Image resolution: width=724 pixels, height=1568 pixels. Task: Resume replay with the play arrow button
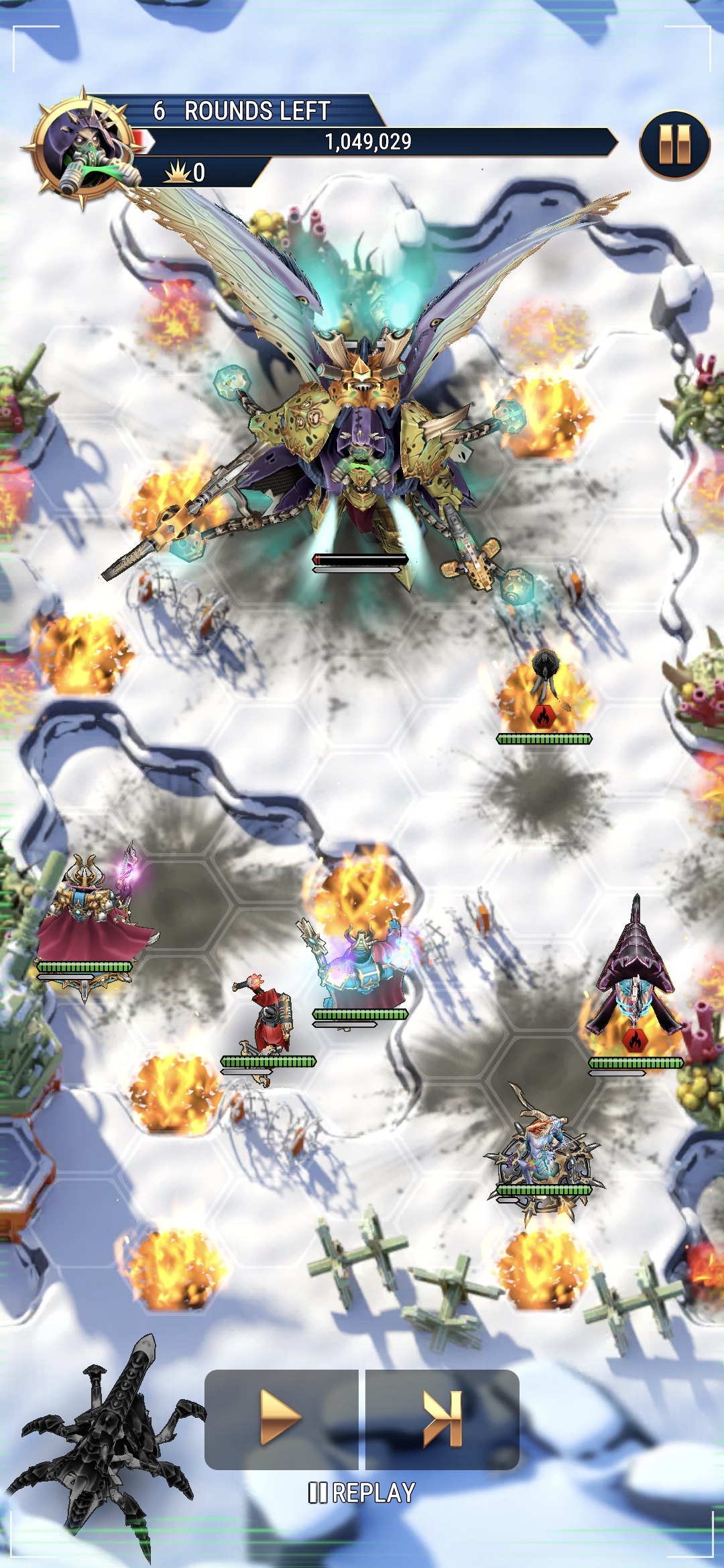(281, 1418)
